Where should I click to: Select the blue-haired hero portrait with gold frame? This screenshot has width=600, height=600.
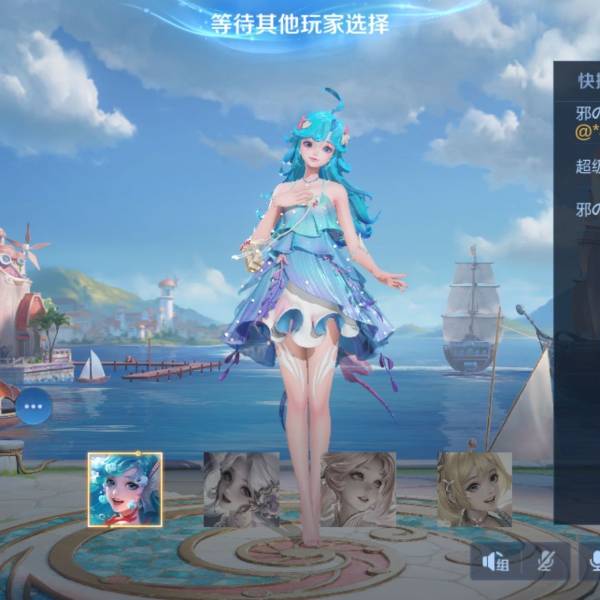pyautogui.click(x=125, y=489)
